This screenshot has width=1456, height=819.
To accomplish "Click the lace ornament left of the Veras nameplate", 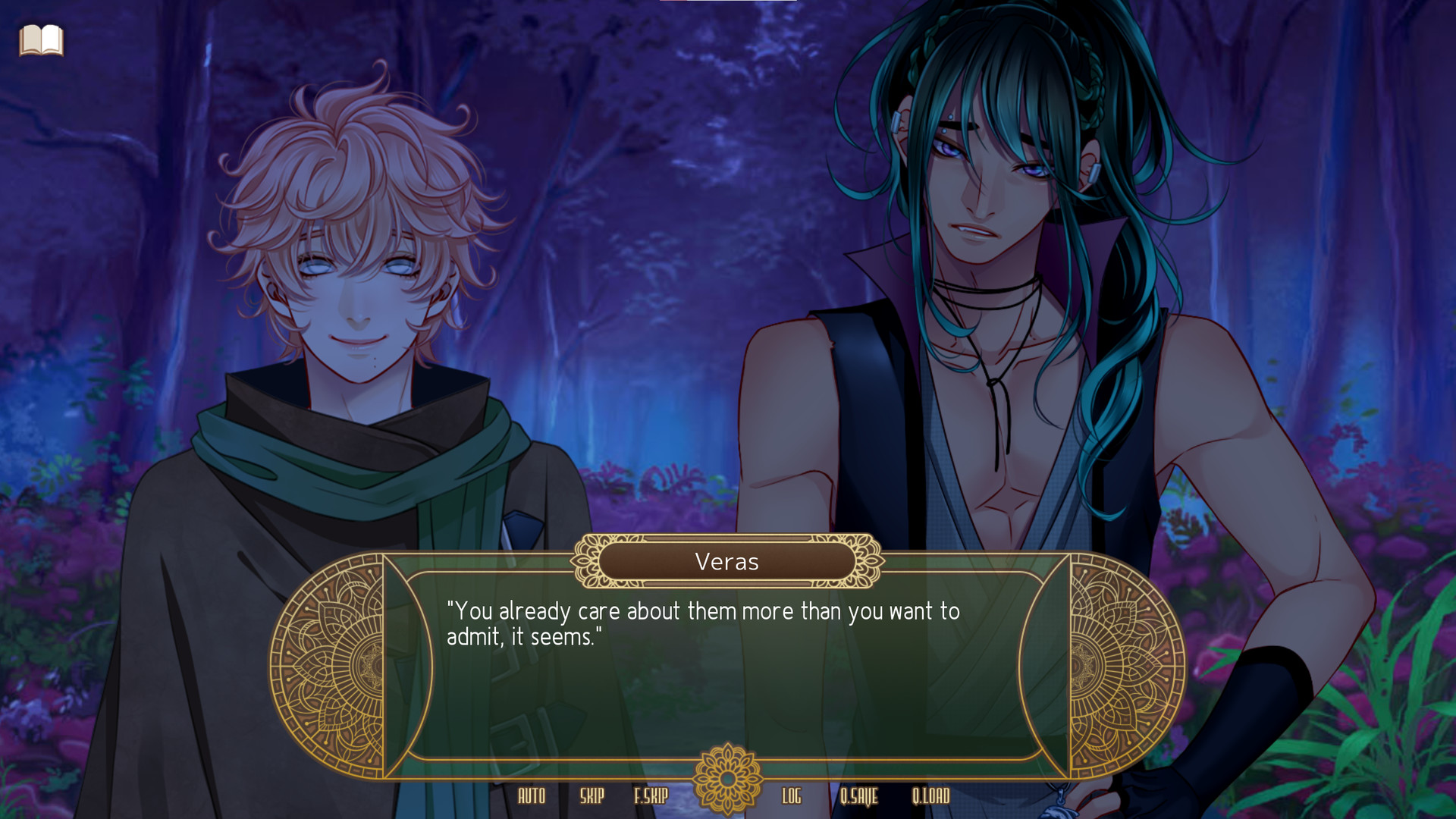I will (586, 562).
